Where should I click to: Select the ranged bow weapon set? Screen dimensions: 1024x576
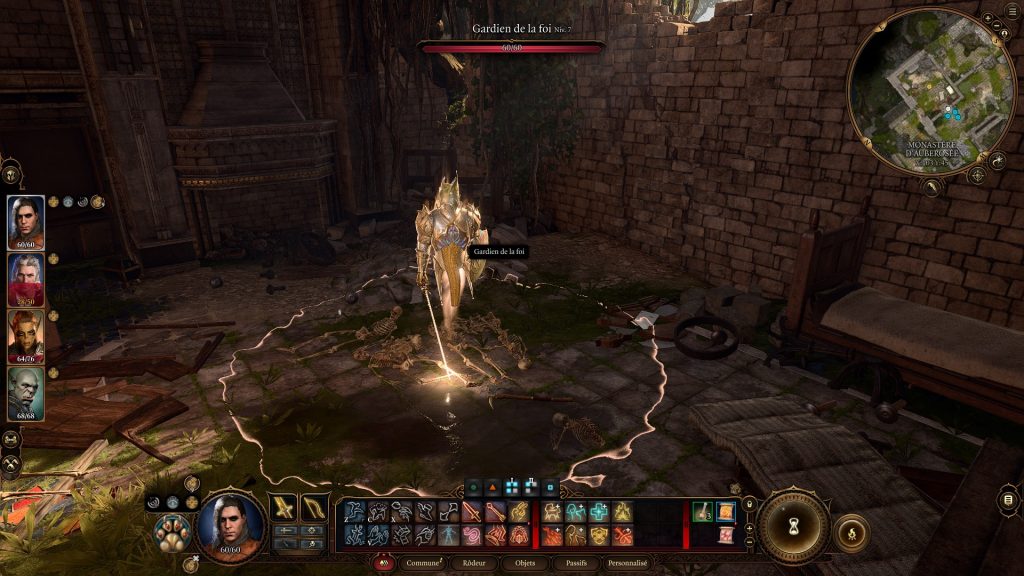click(315, 508)
